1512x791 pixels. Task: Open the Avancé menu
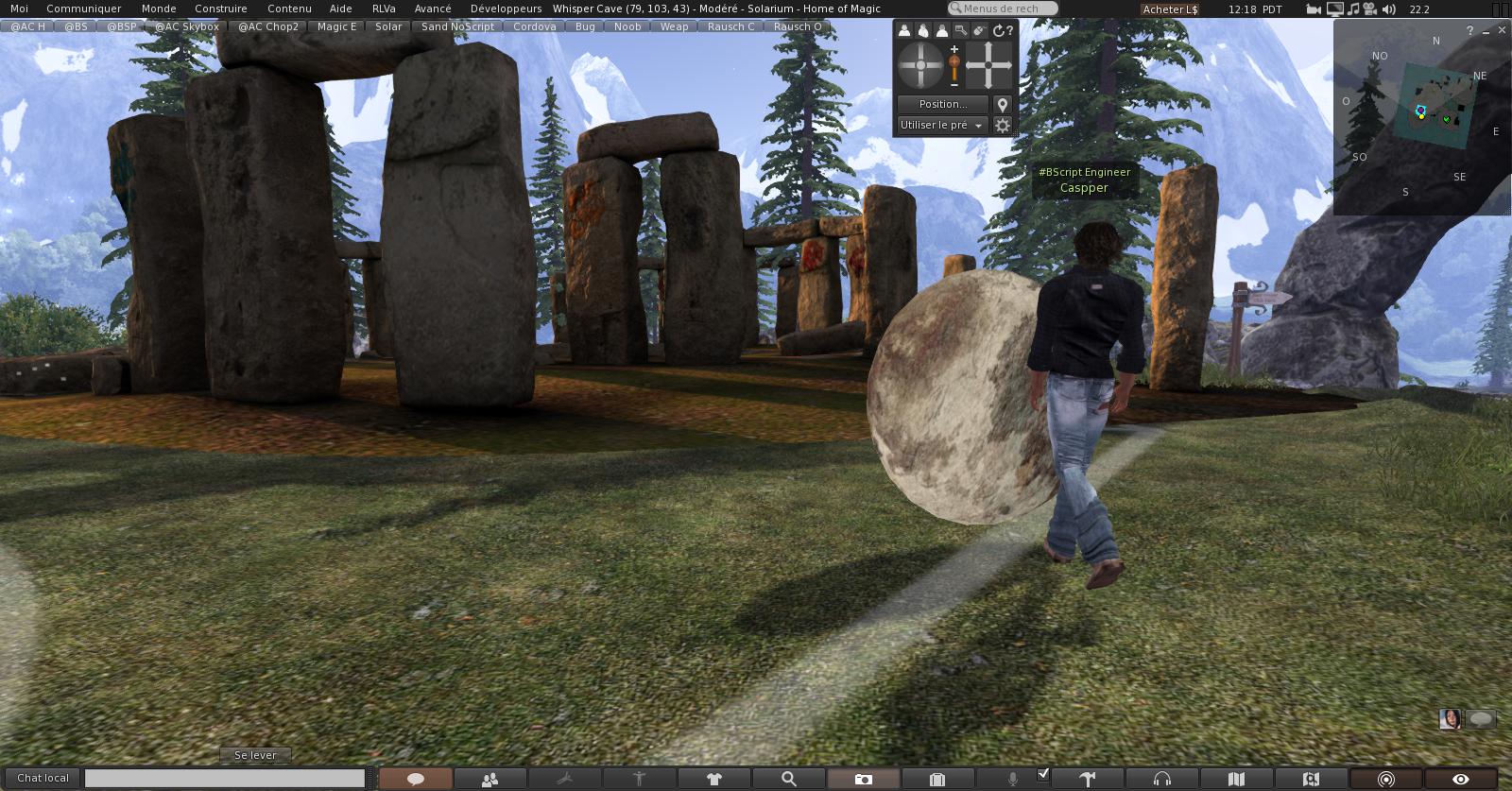pos(433,9)
